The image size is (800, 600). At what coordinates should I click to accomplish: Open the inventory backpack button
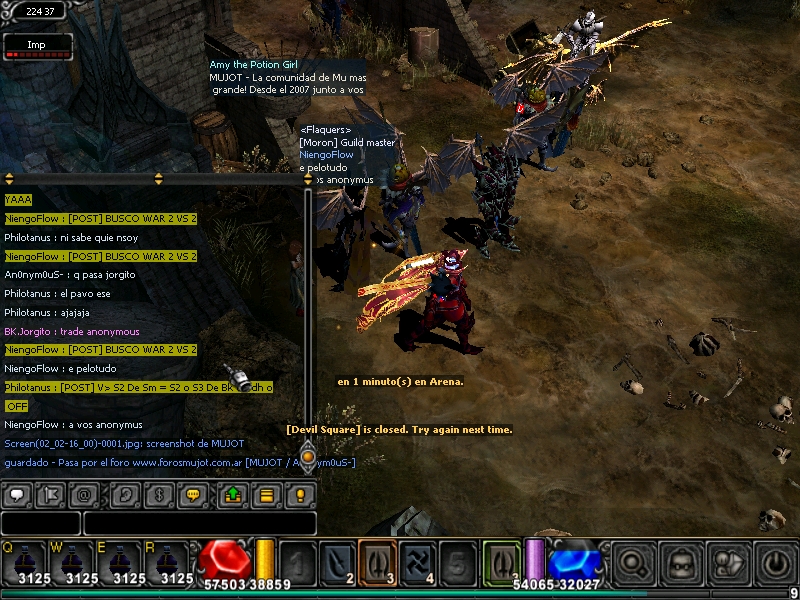(681, 563)
